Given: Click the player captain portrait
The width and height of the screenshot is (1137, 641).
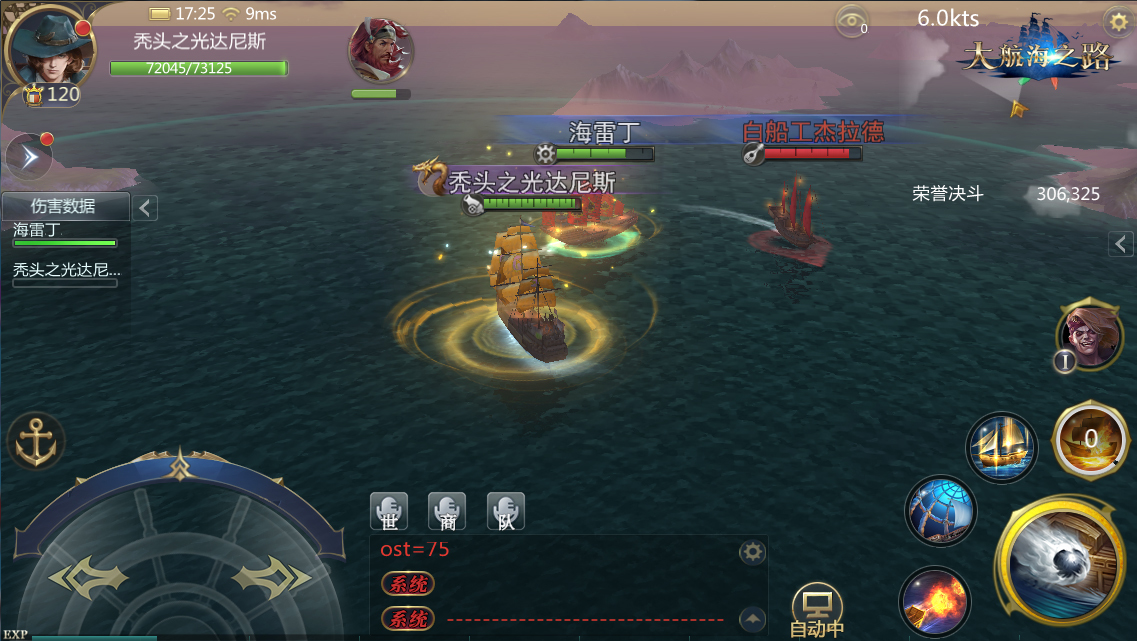Looking at the screenshot, I should tap(46, 48).
